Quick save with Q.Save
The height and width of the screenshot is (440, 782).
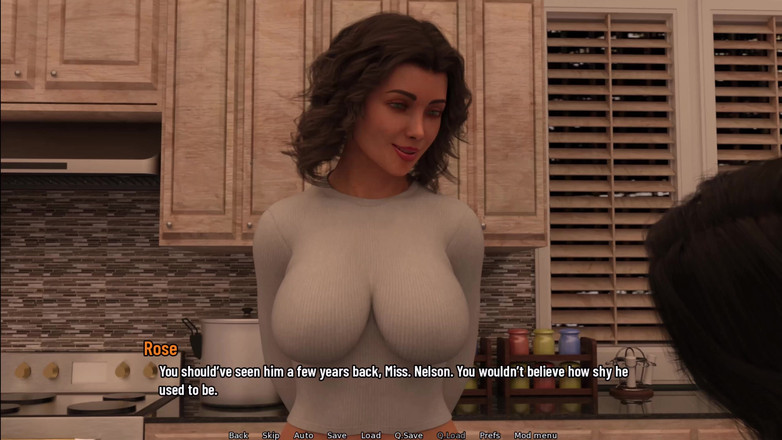pos(408,435)
